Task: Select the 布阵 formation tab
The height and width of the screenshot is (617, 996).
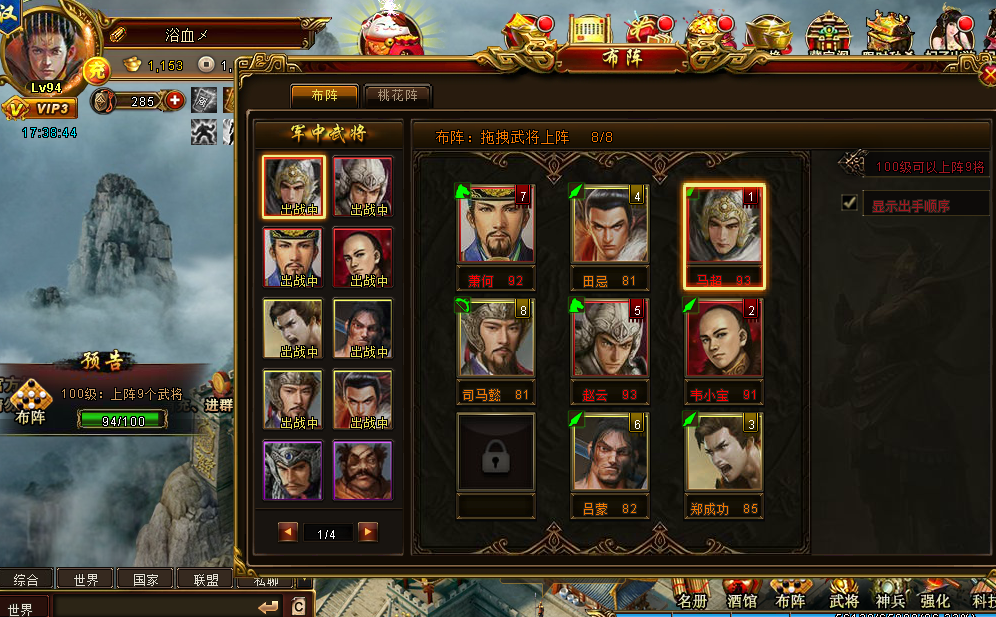Action: [x=324, y=96]
